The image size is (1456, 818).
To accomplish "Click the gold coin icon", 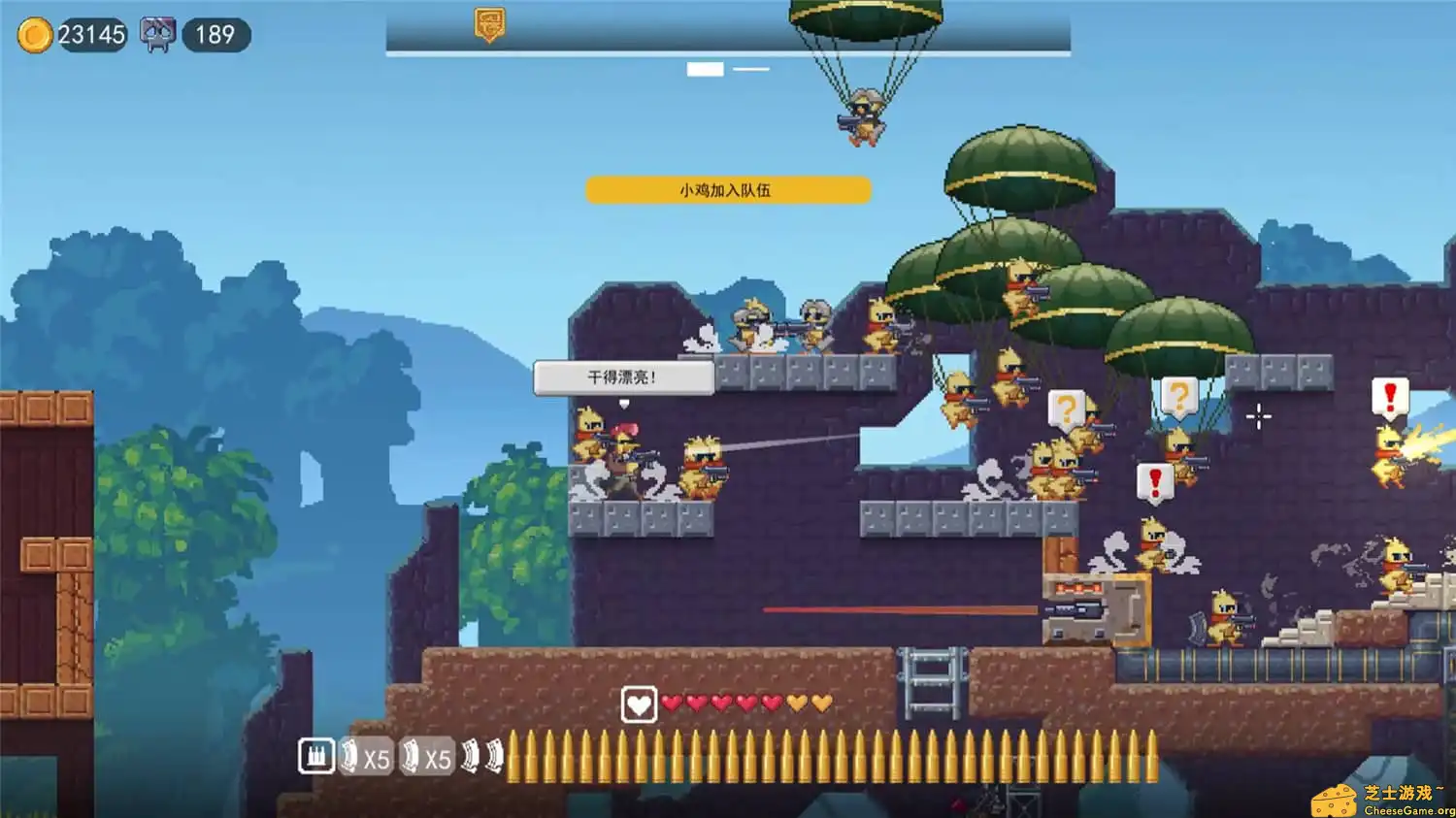I will (37, 33).
